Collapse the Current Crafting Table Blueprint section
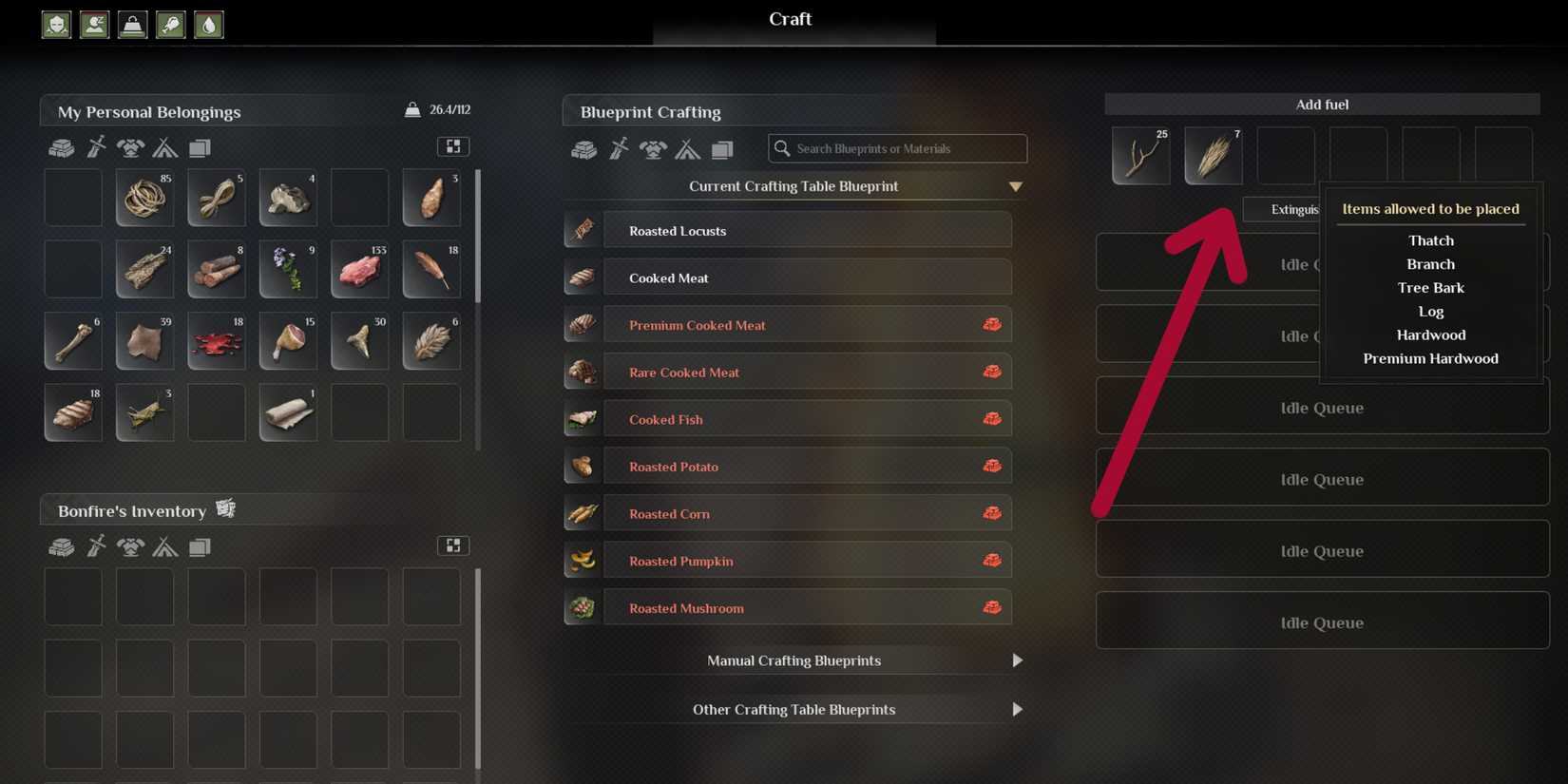 1016,186
